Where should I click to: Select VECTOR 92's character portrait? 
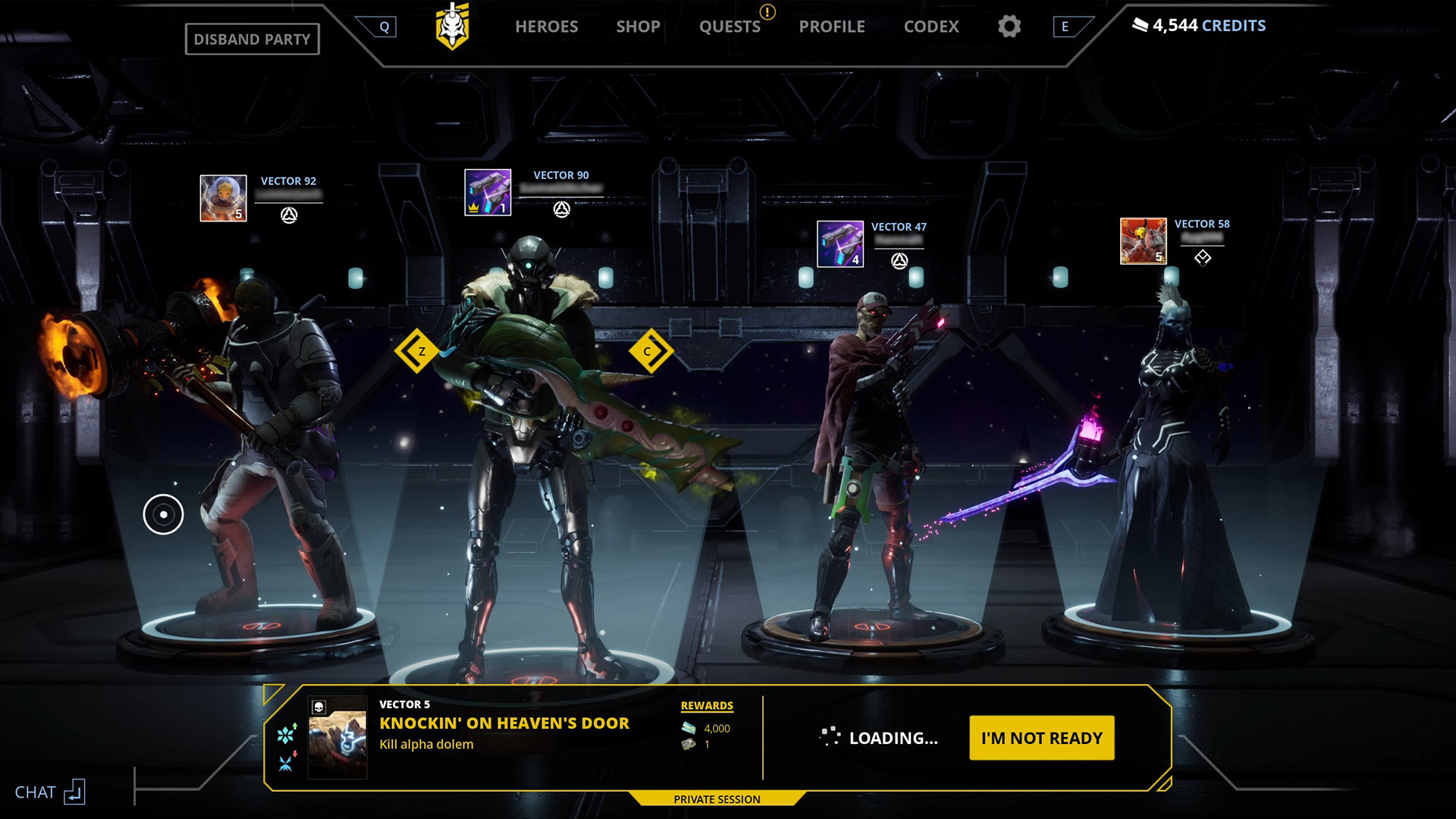click(x=222, y=196)
